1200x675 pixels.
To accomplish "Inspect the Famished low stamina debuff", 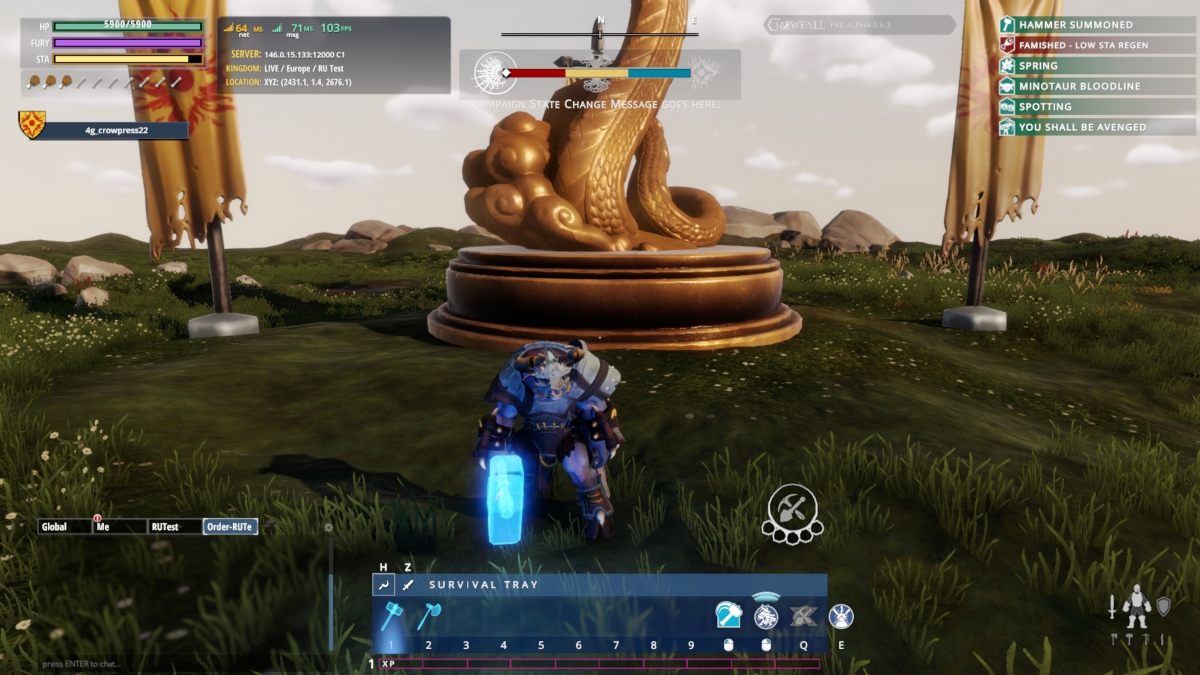I will pyautogui.click(x=1075, y=45).
